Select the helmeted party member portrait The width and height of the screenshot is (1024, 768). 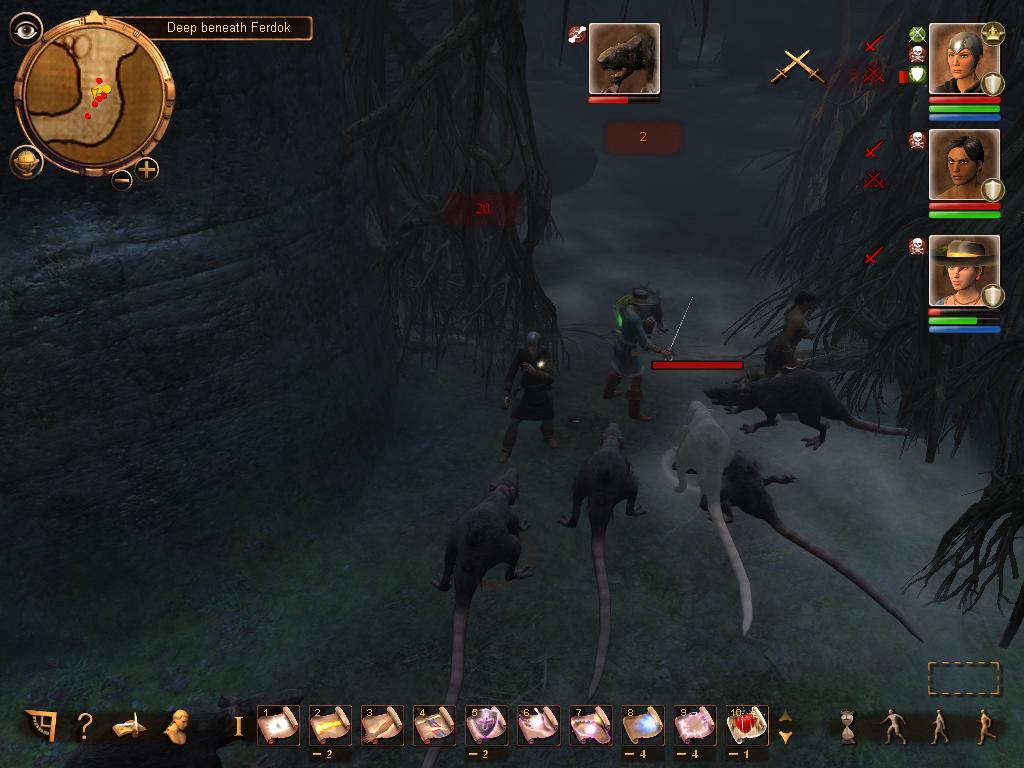click(x=964, y=58)
